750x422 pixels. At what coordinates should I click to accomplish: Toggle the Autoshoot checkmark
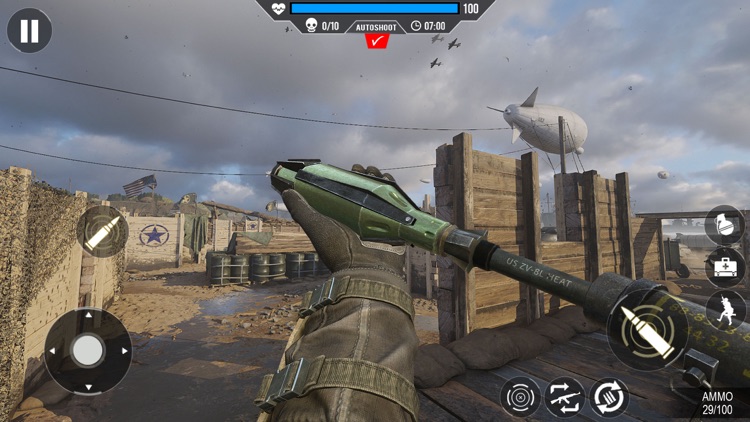click(x=376, y=41)
